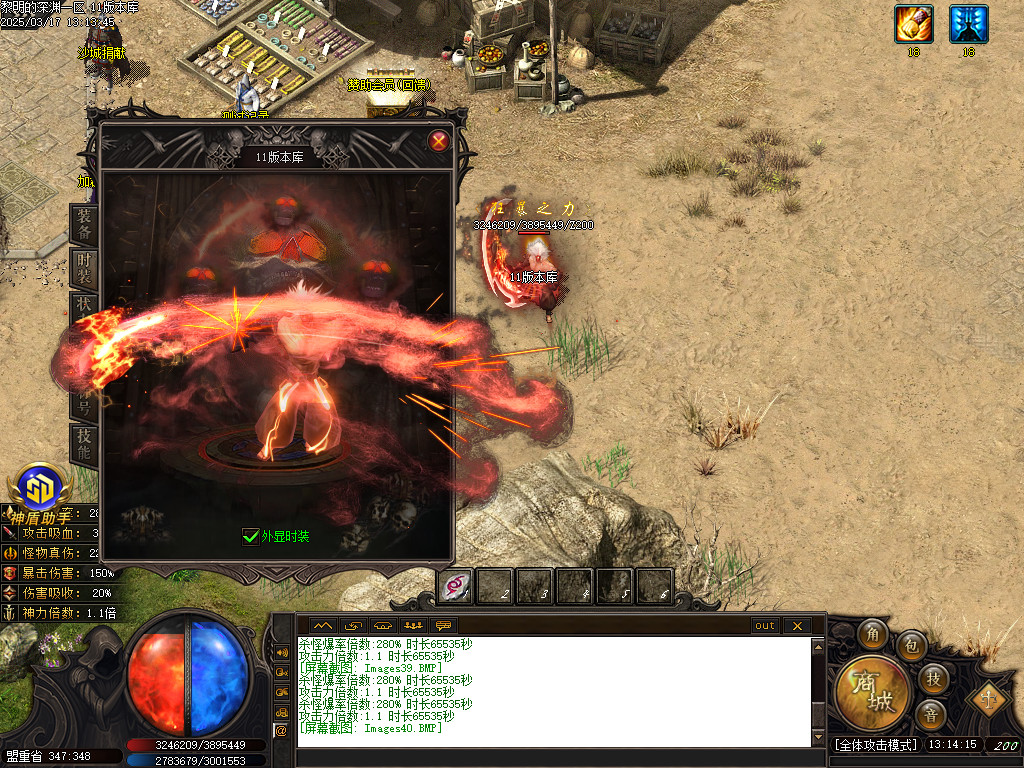Open sound settings via 音 button
This screenshot has height=768, width=1024.
click(x=930, y=714)
